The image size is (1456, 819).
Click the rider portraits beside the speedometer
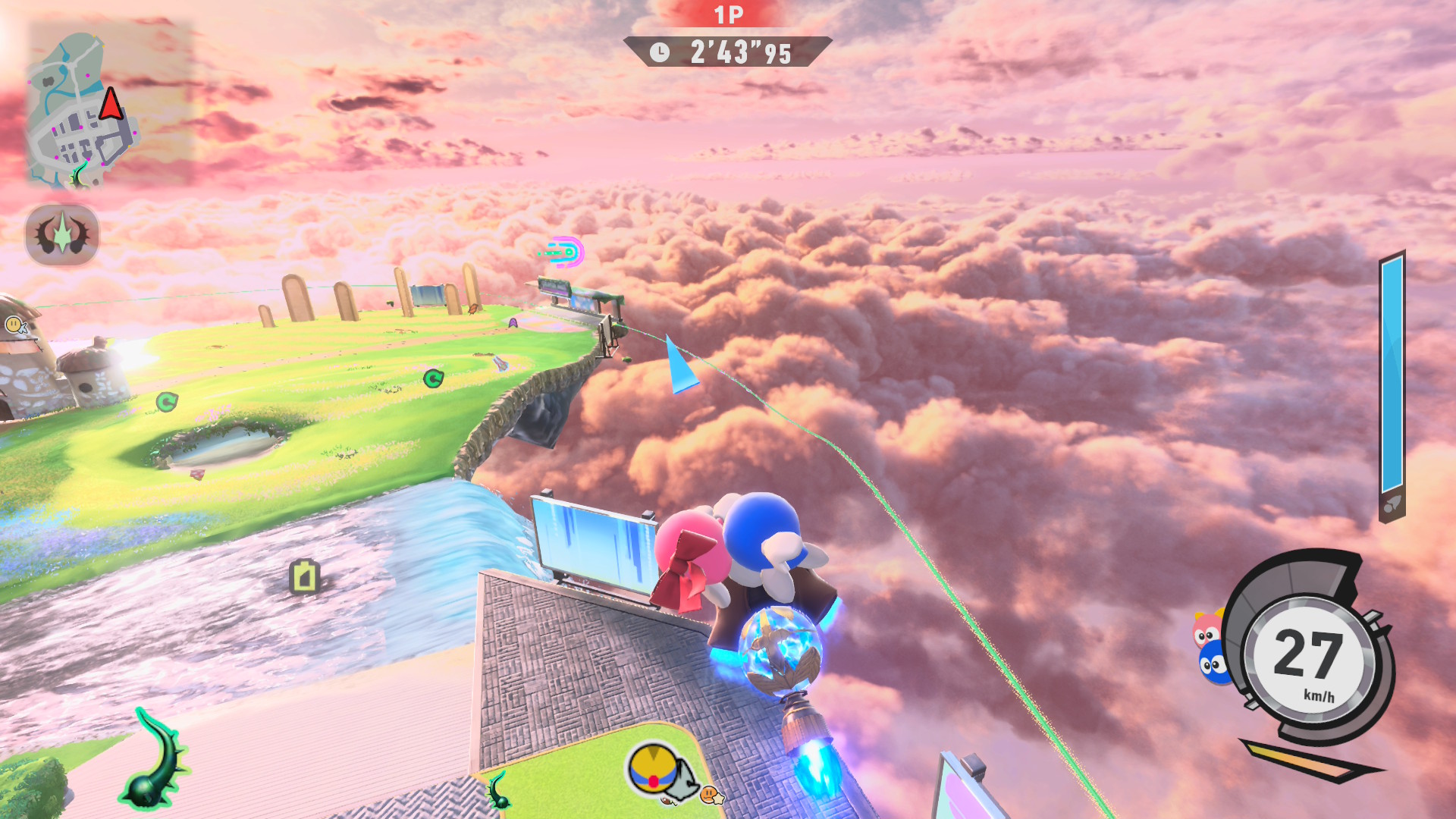point(1212,650)
